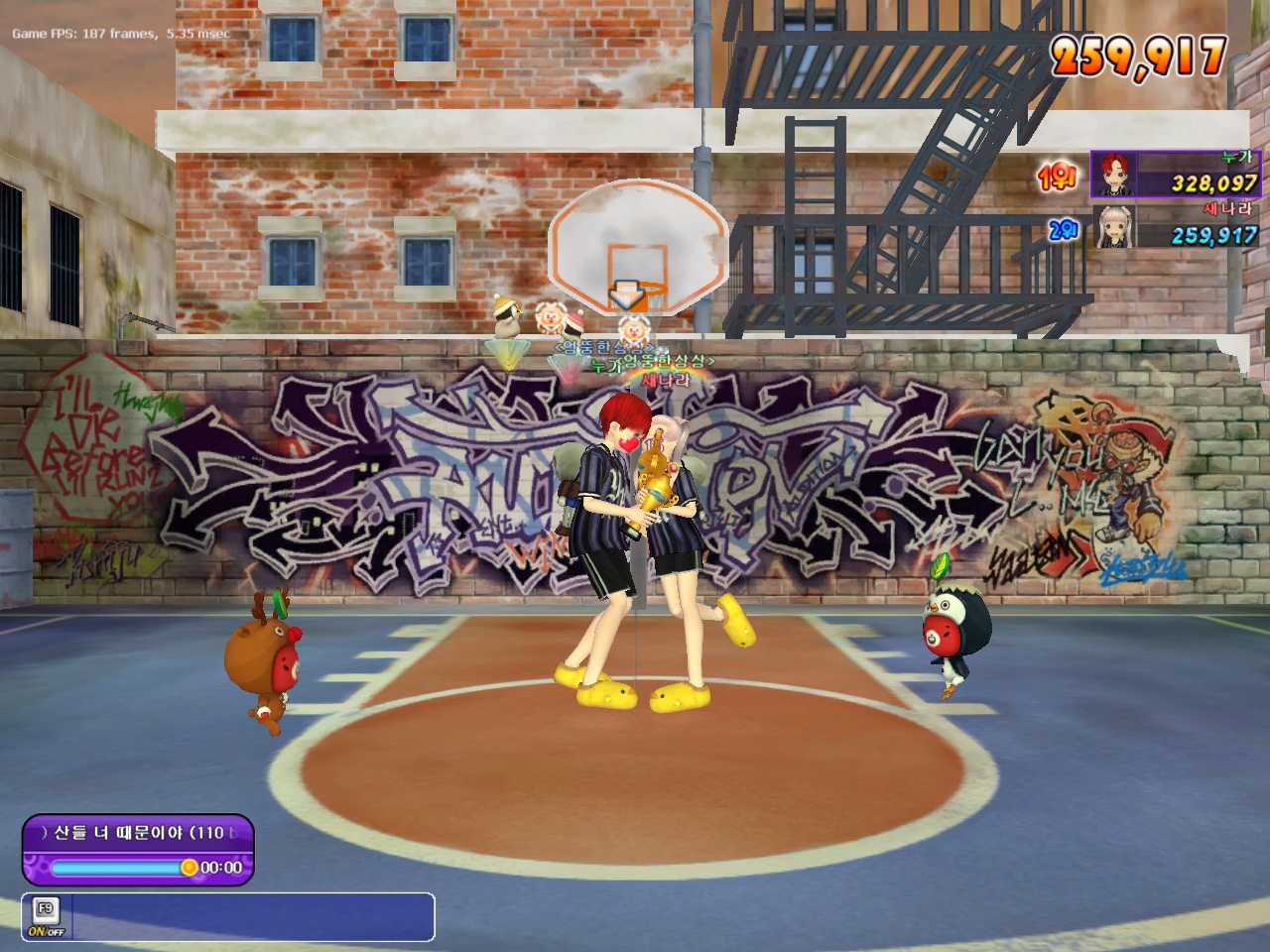Select the second-place pink-haired player row

pyautogui.click(x=1177, y=227)
